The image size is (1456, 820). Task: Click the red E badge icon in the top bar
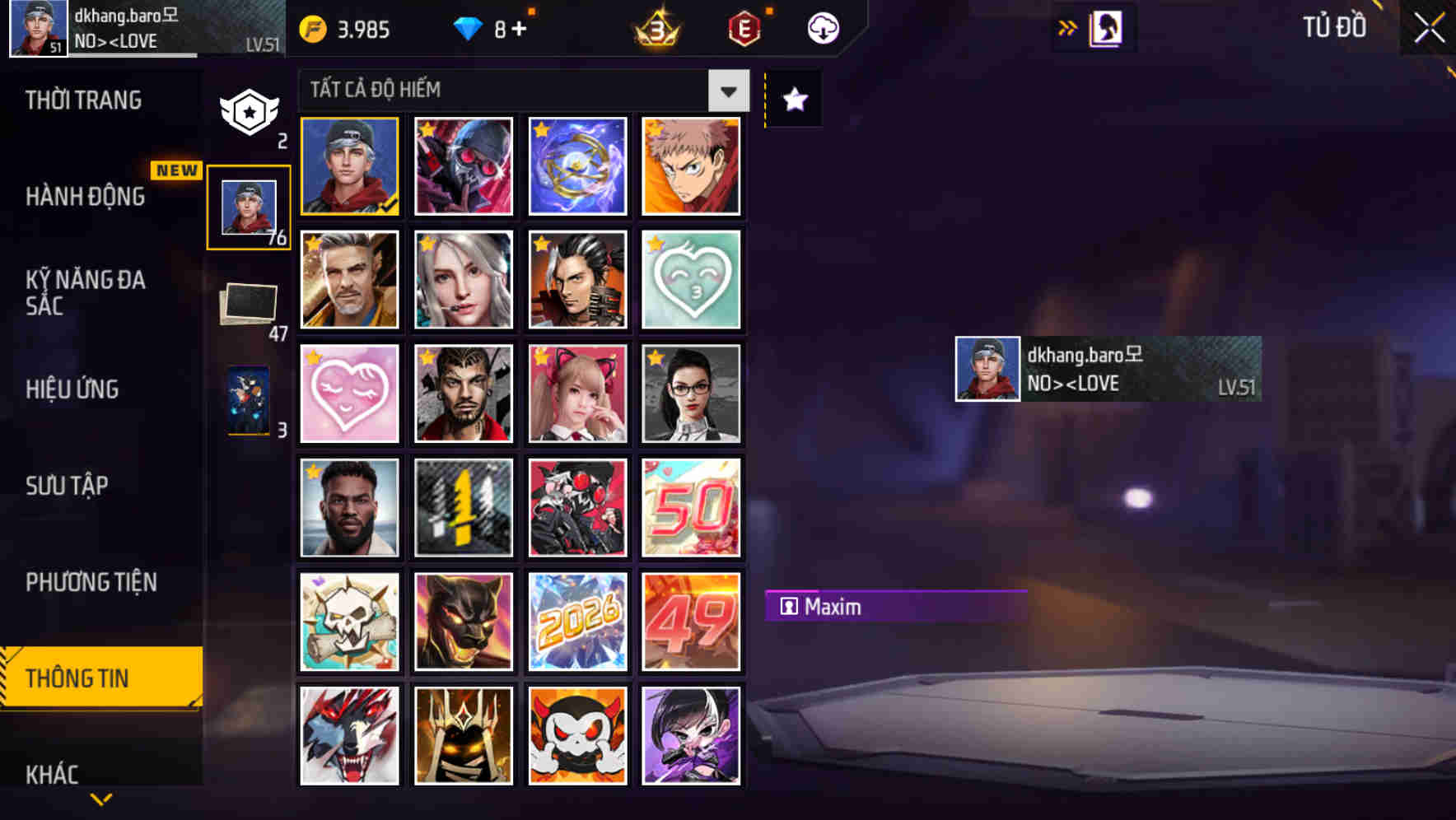pyautogui.click(x=742, y=26)
